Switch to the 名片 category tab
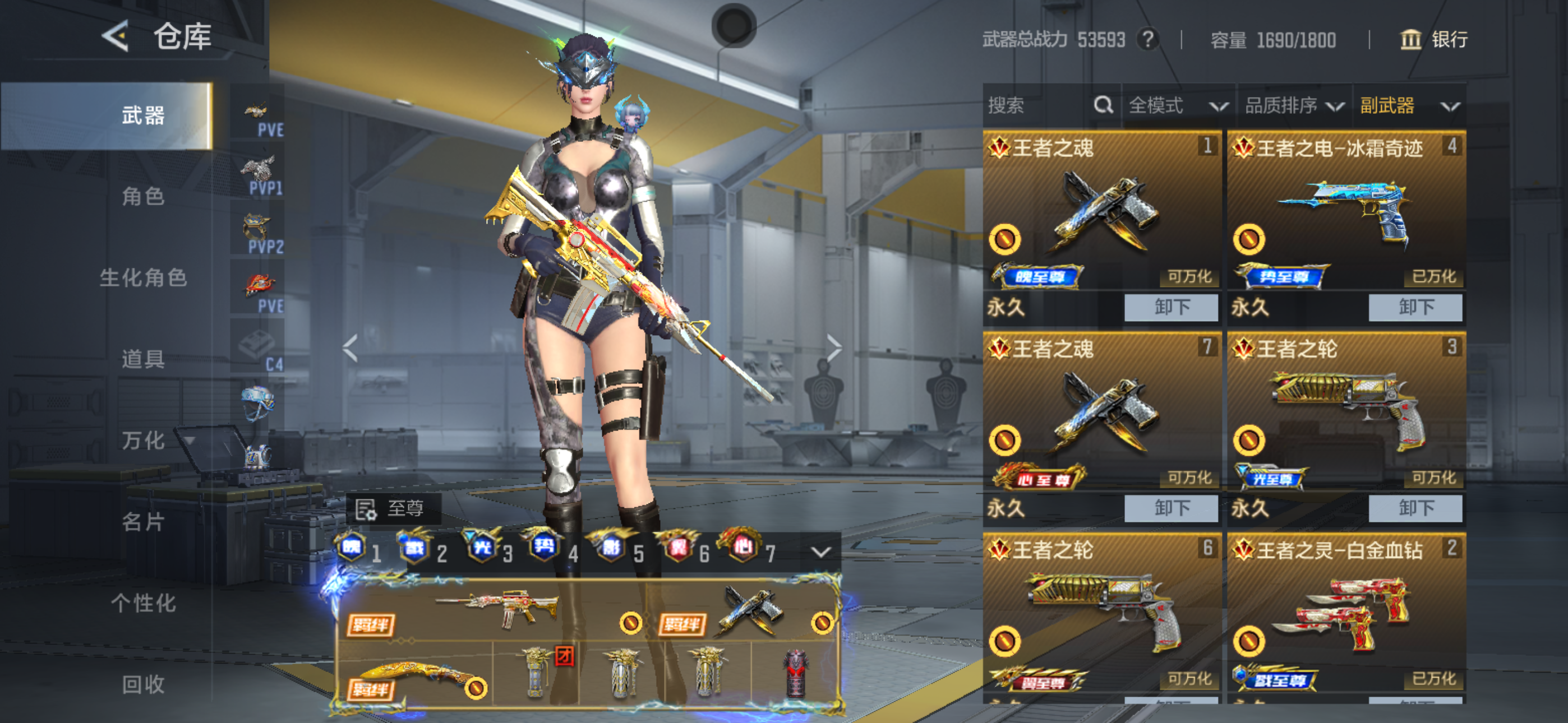 point(143,522)
